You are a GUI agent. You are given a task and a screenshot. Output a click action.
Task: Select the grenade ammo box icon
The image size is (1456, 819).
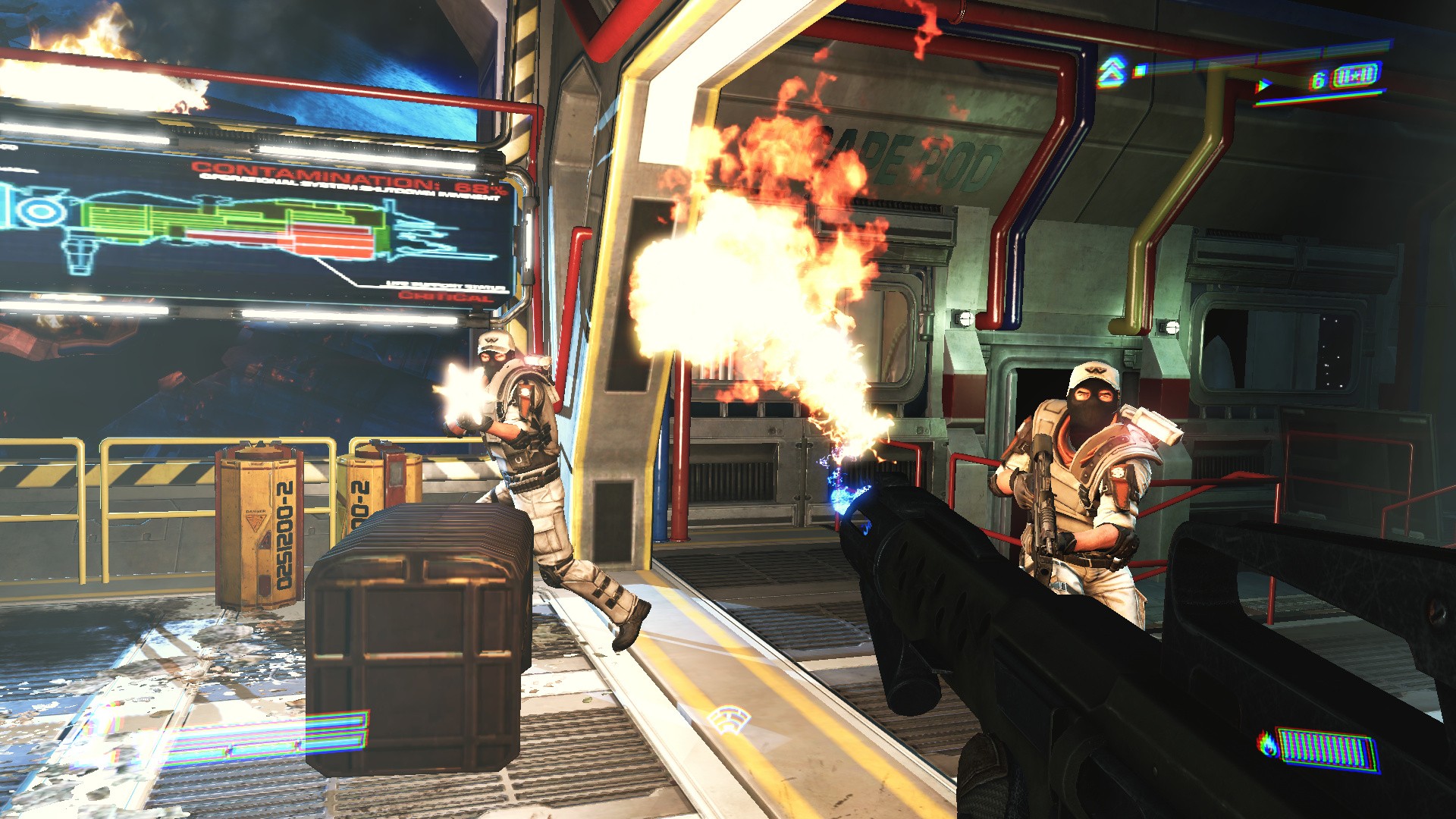[1355, 77]
